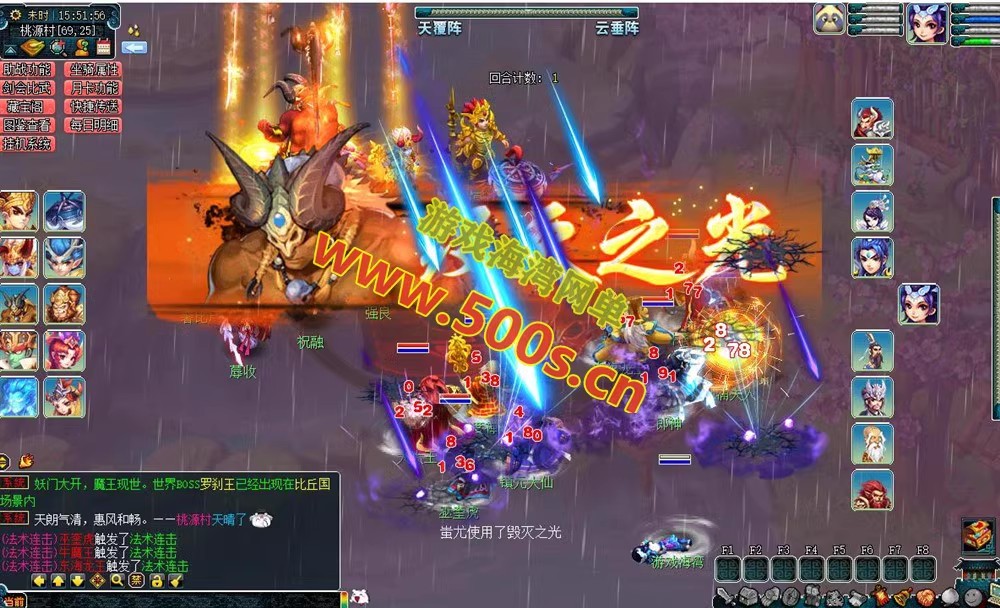Click the golden bell toolbar icon

click(902, 597)
